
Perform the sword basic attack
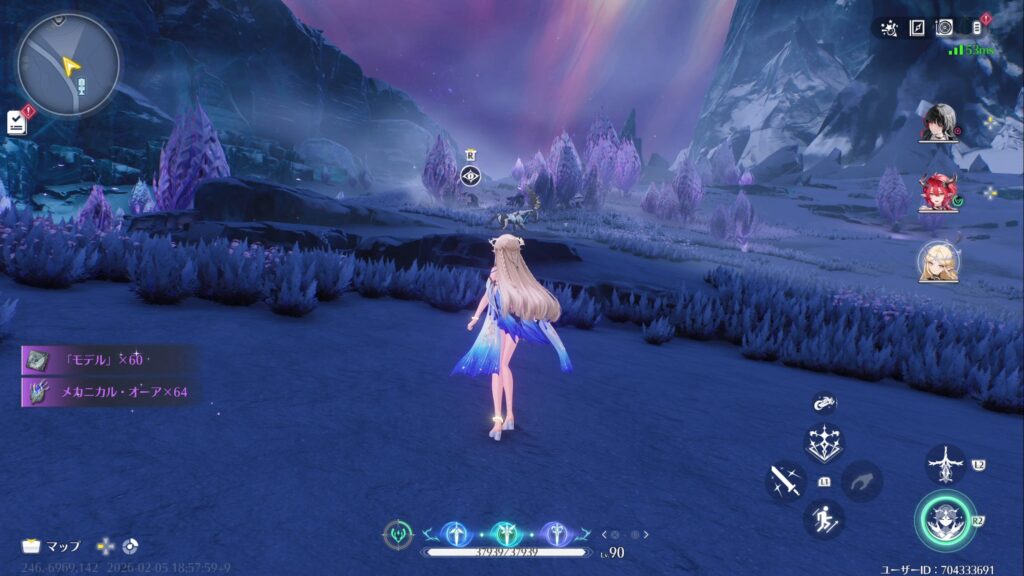point(784,481)
